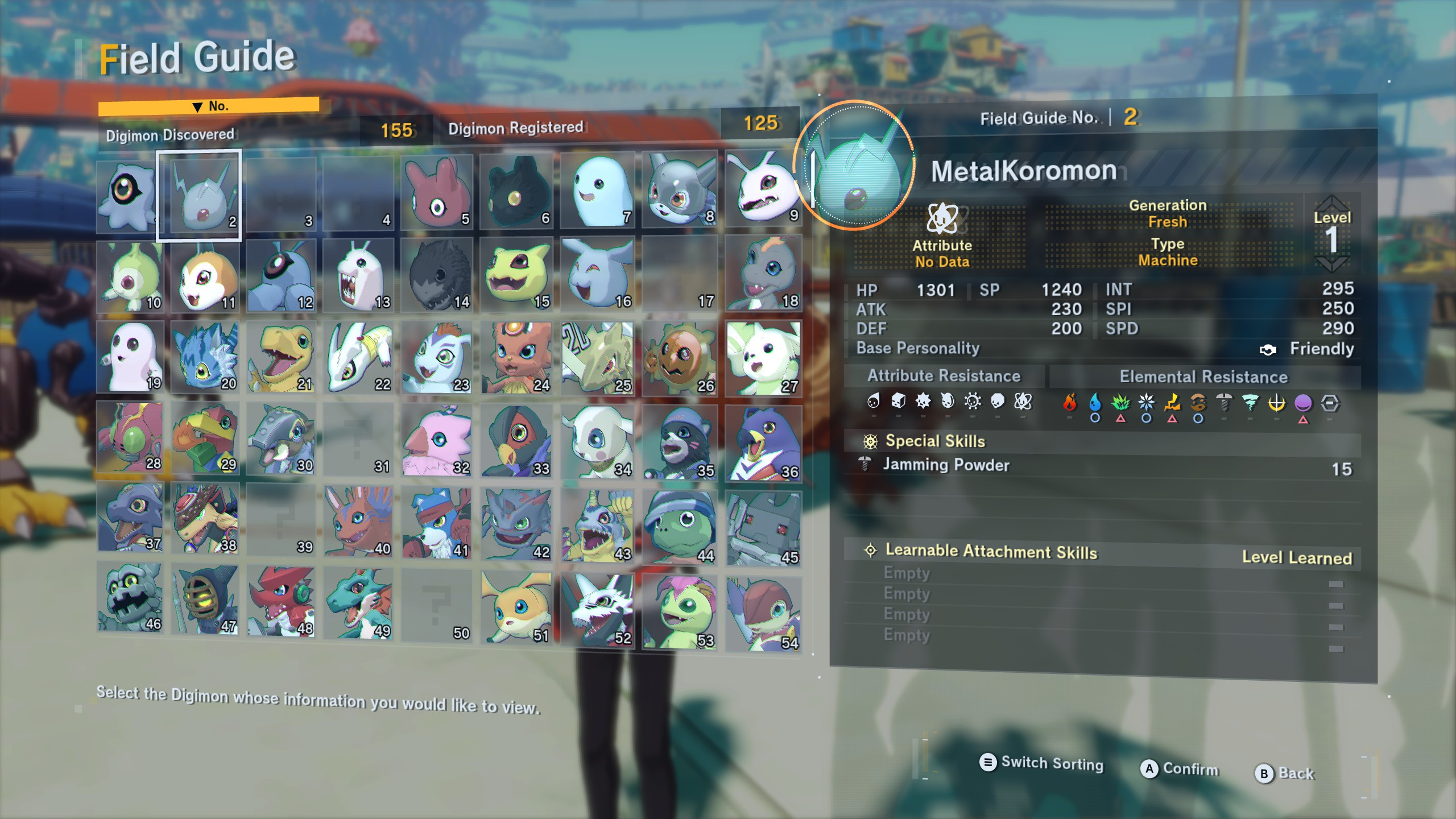Image resolution: width=1456 pixels, height=819 pixels.
Task: Select Field Guide entry number 26
Action: [x=679, y=358]
